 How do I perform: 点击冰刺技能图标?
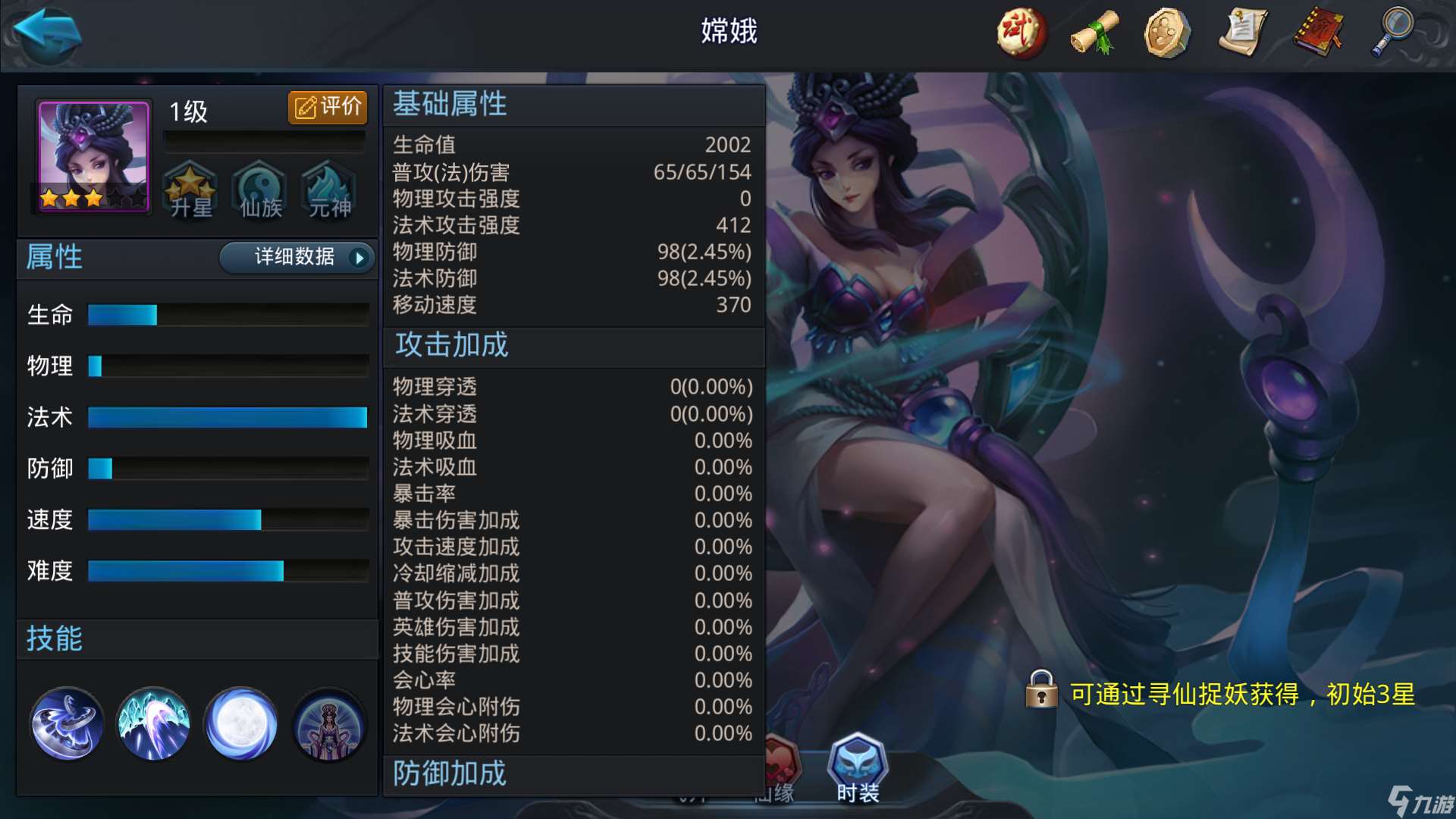[x=153, y=723]
